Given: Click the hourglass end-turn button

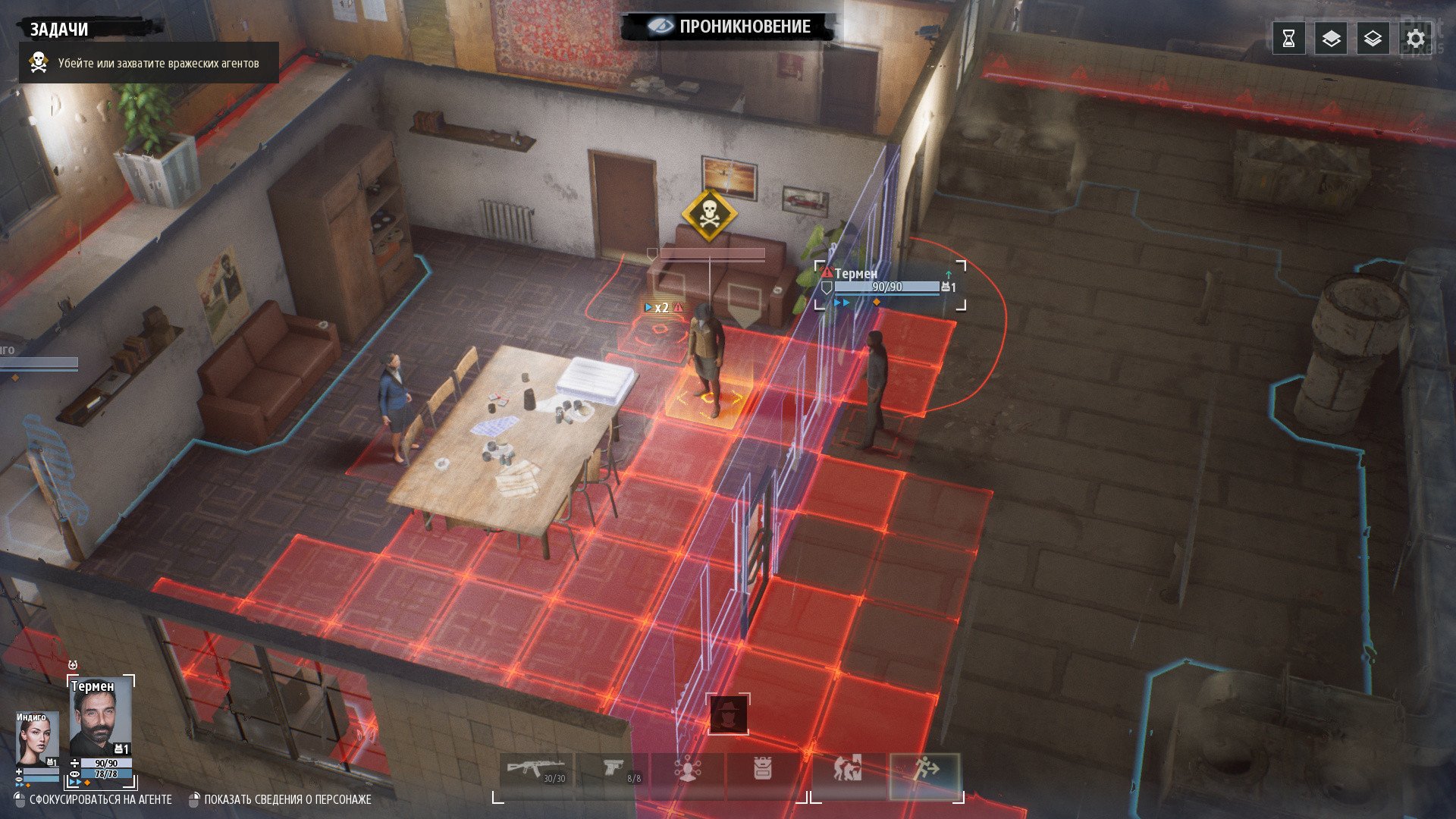Looking at the screenshot, I should [1288, 39].
